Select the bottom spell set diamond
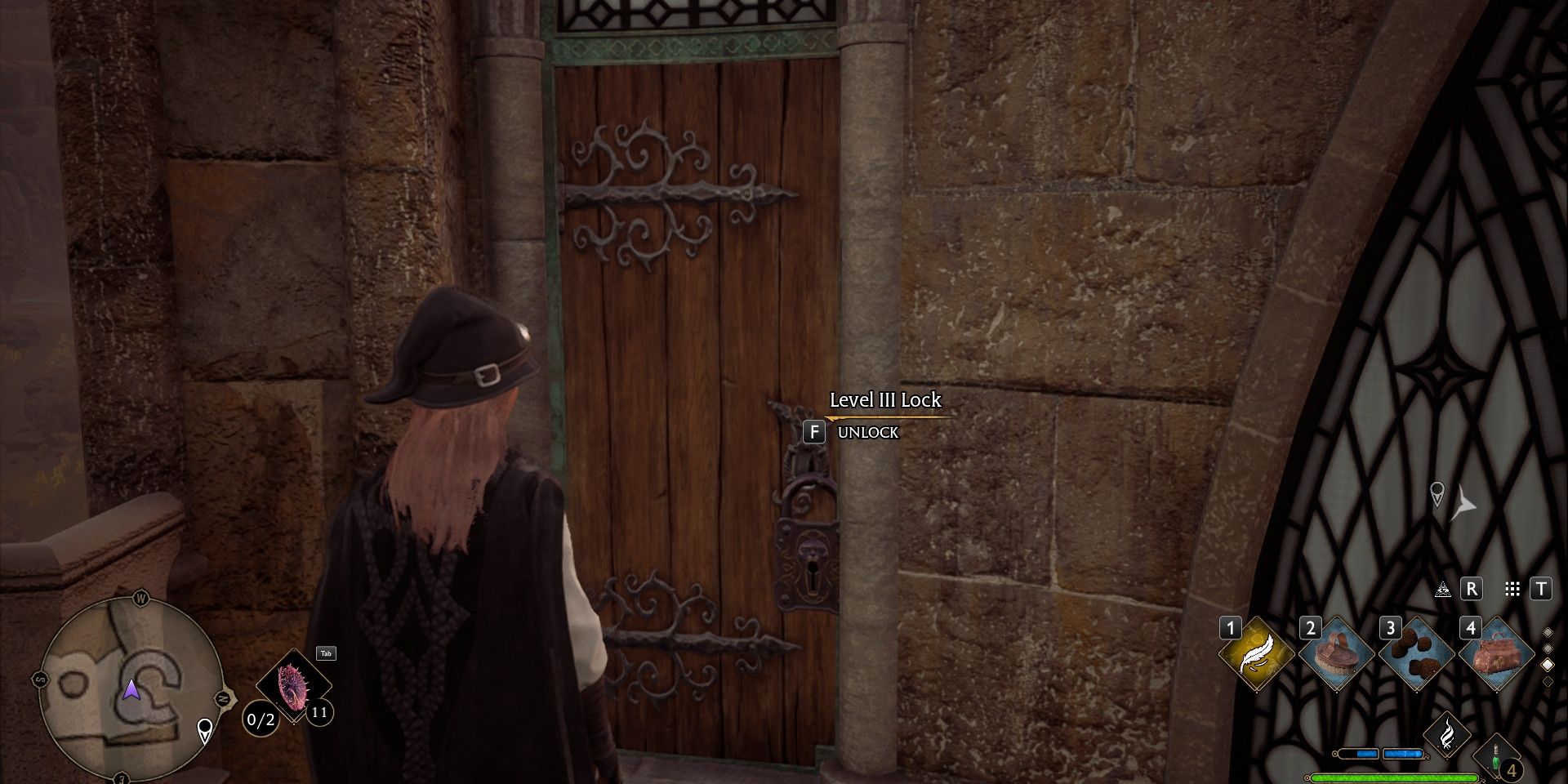 (1547, 681)
